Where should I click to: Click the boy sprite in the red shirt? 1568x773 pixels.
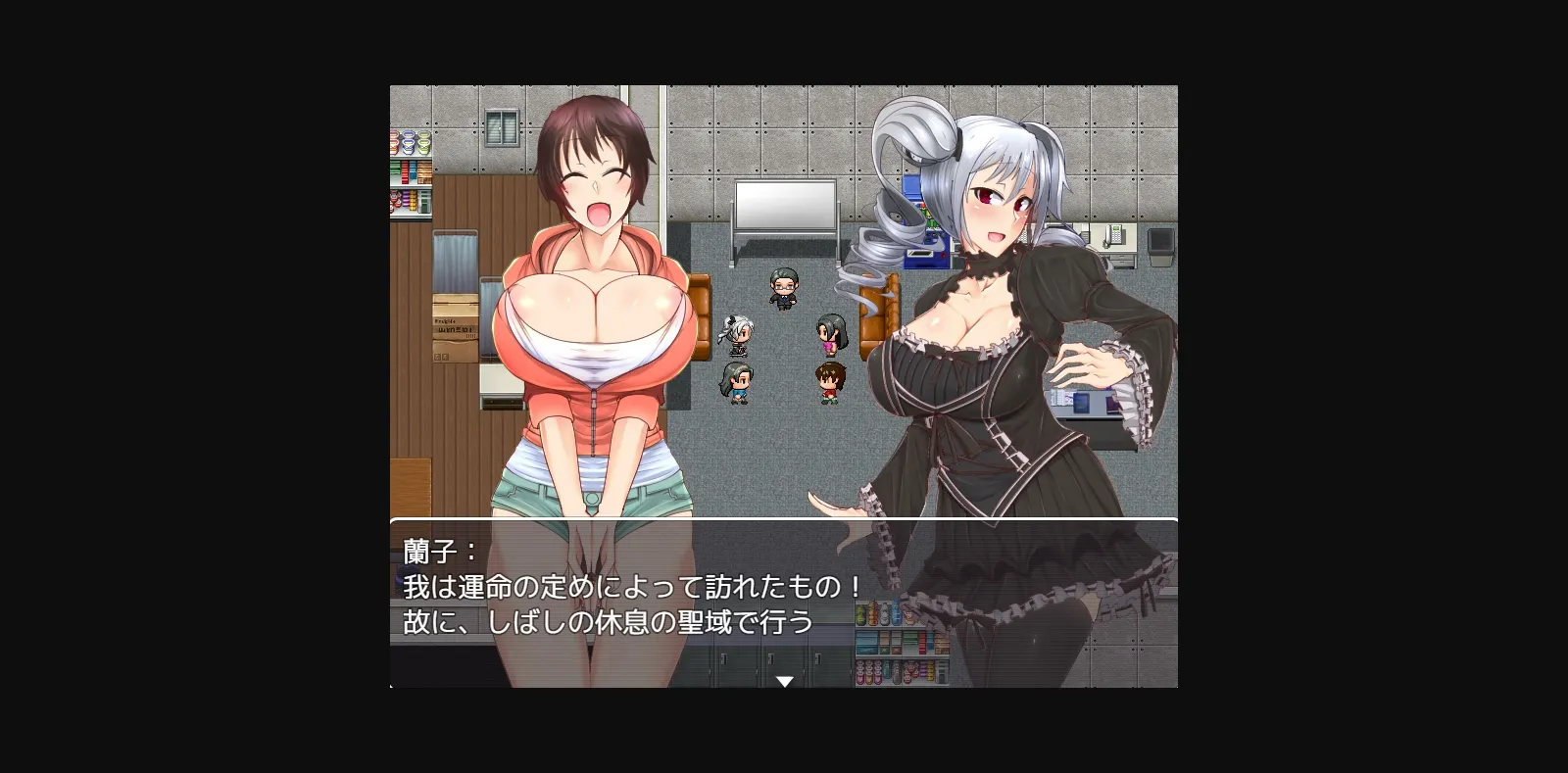(x=829, y=382)
